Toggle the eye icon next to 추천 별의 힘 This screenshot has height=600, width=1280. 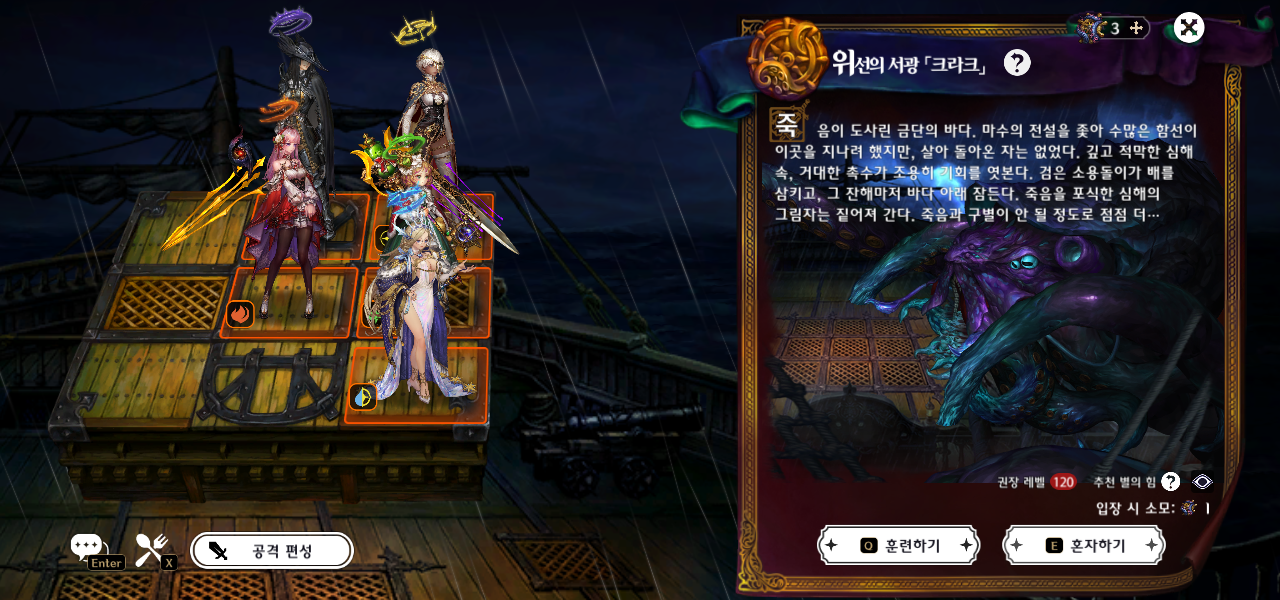tap(1202, 482)
